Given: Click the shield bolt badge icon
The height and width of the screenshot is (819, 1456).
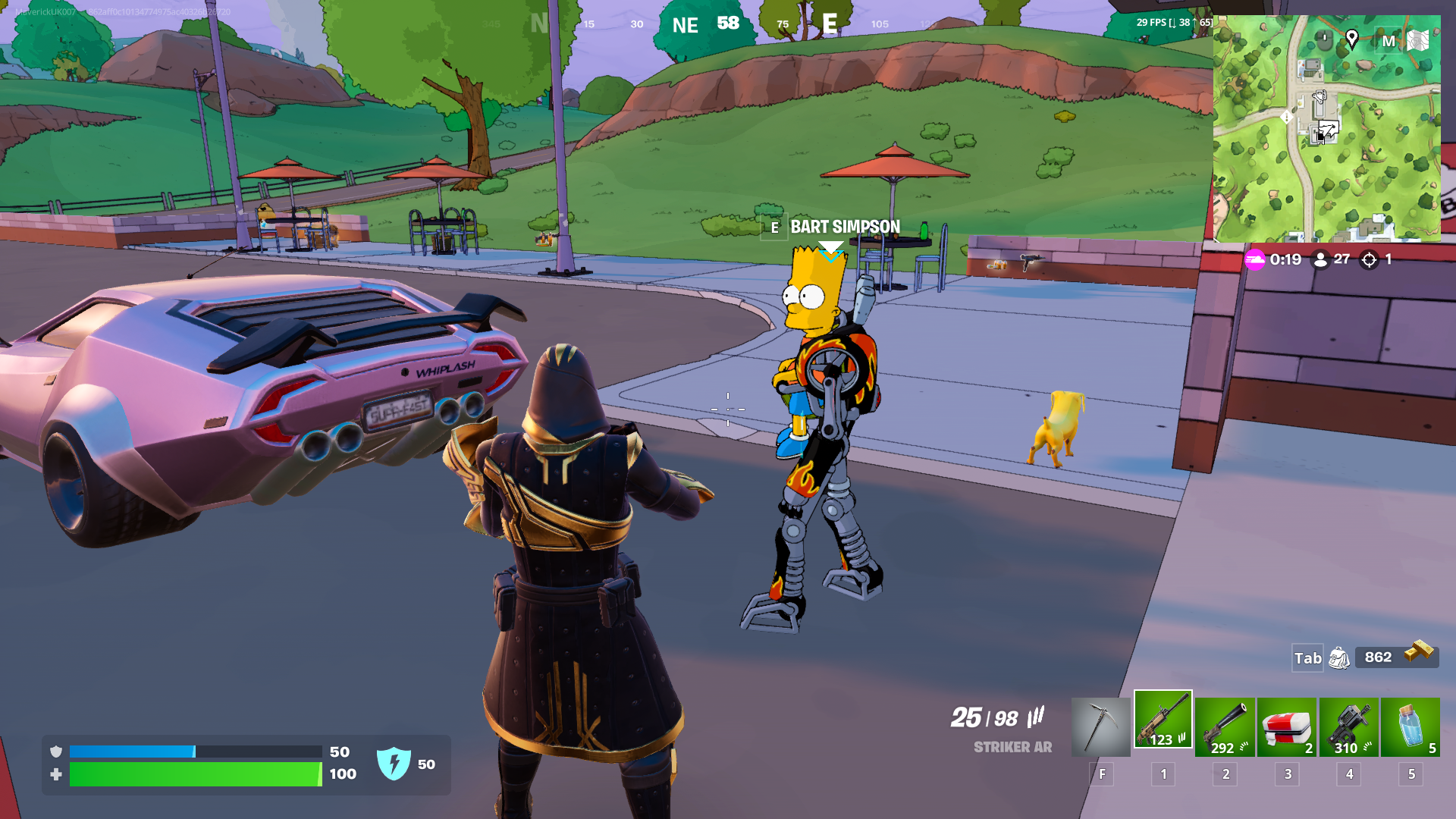Looking at the screenshot, I should click(394, 764).
